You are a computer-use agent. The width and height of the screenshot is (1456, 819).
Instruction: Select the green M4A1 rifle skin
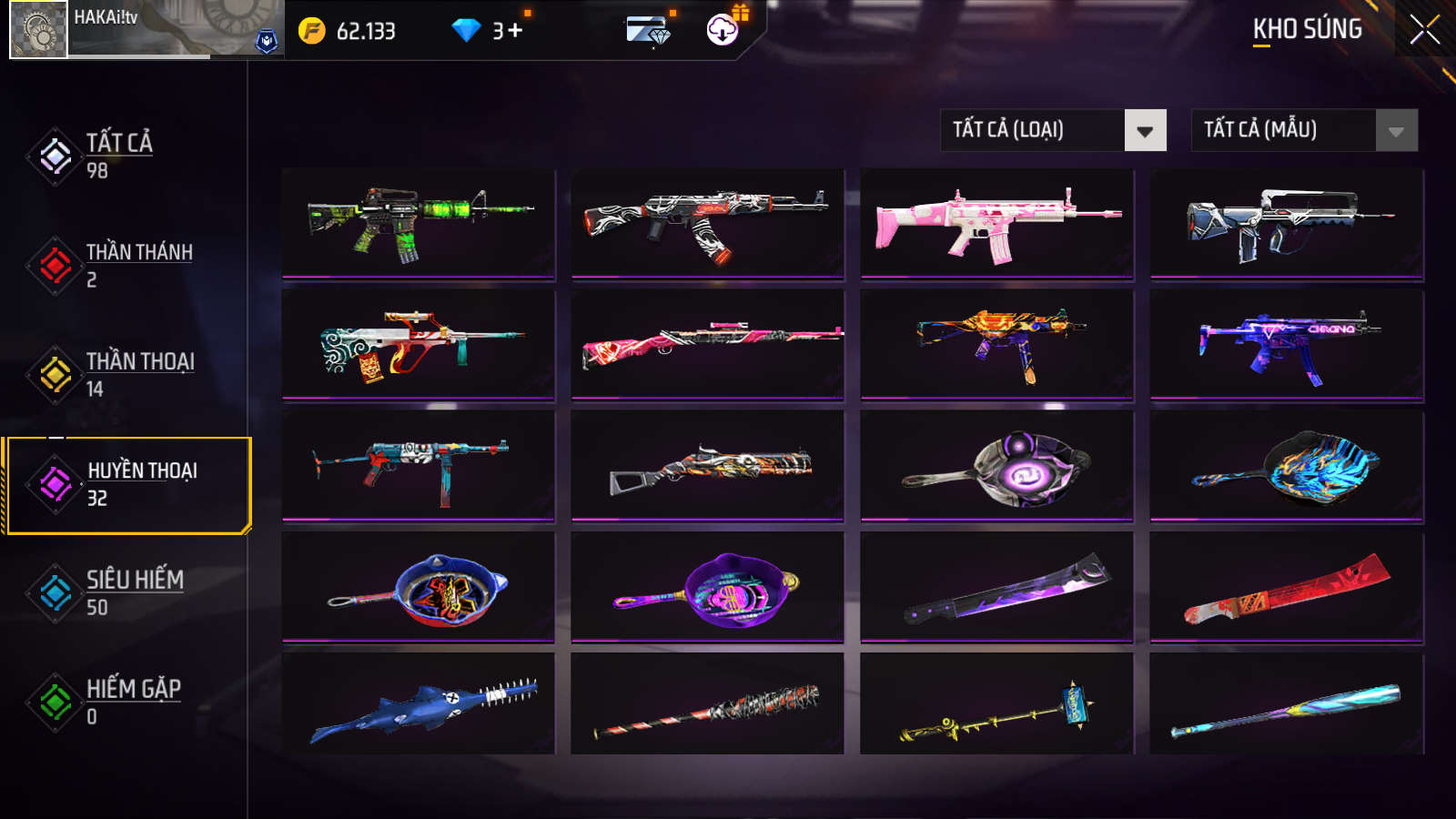coord(419,223)
